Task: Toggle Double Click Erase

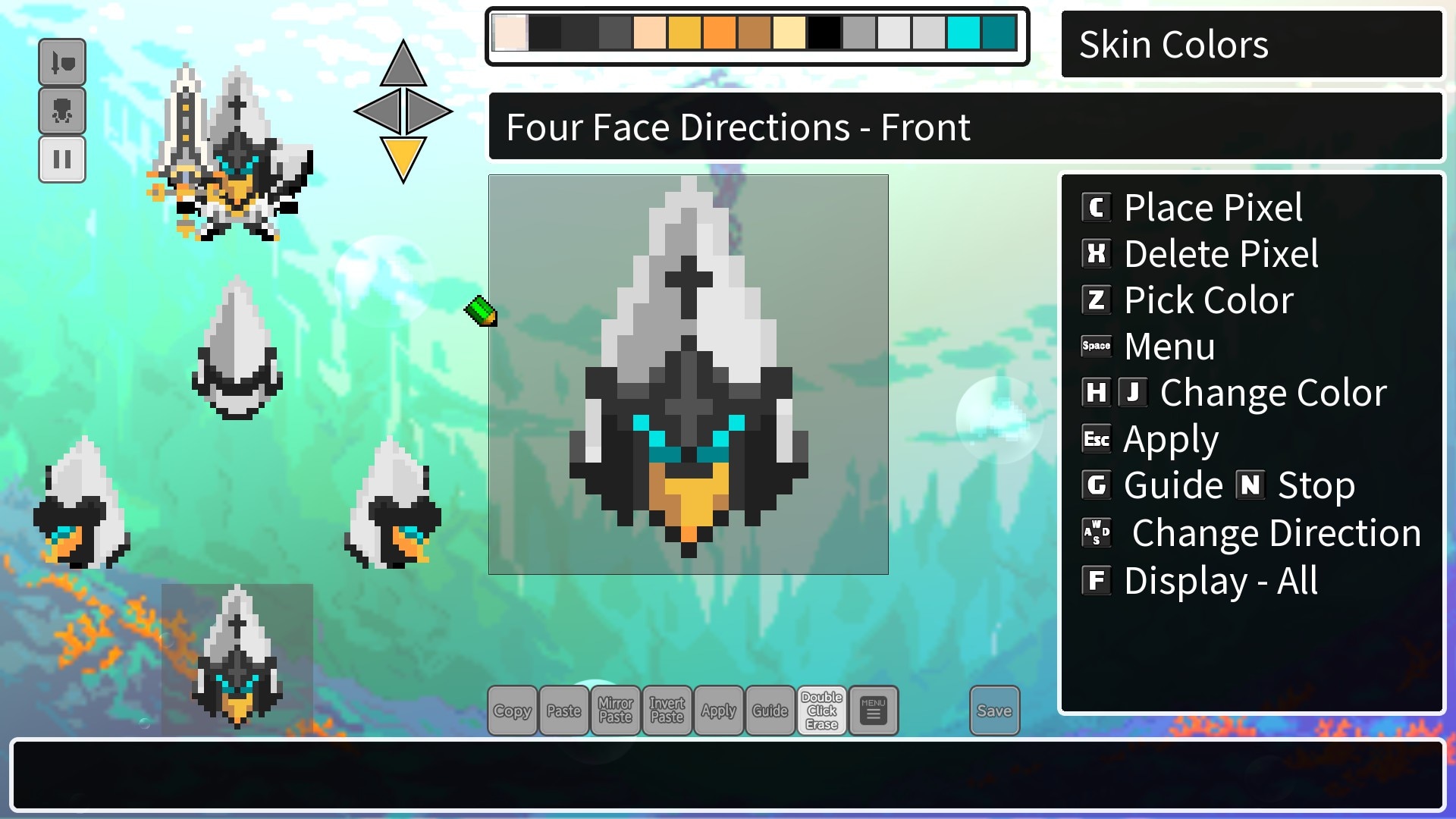Action: point(822,711)
